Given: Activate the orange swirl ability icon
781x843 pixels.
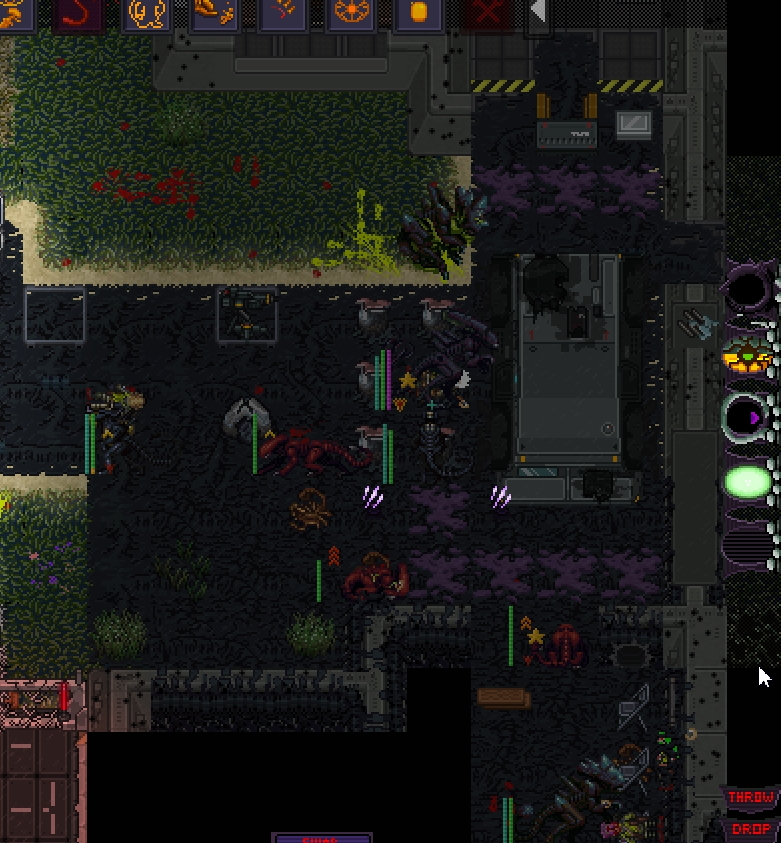Looking at the screenshot, I should (146, 14).
